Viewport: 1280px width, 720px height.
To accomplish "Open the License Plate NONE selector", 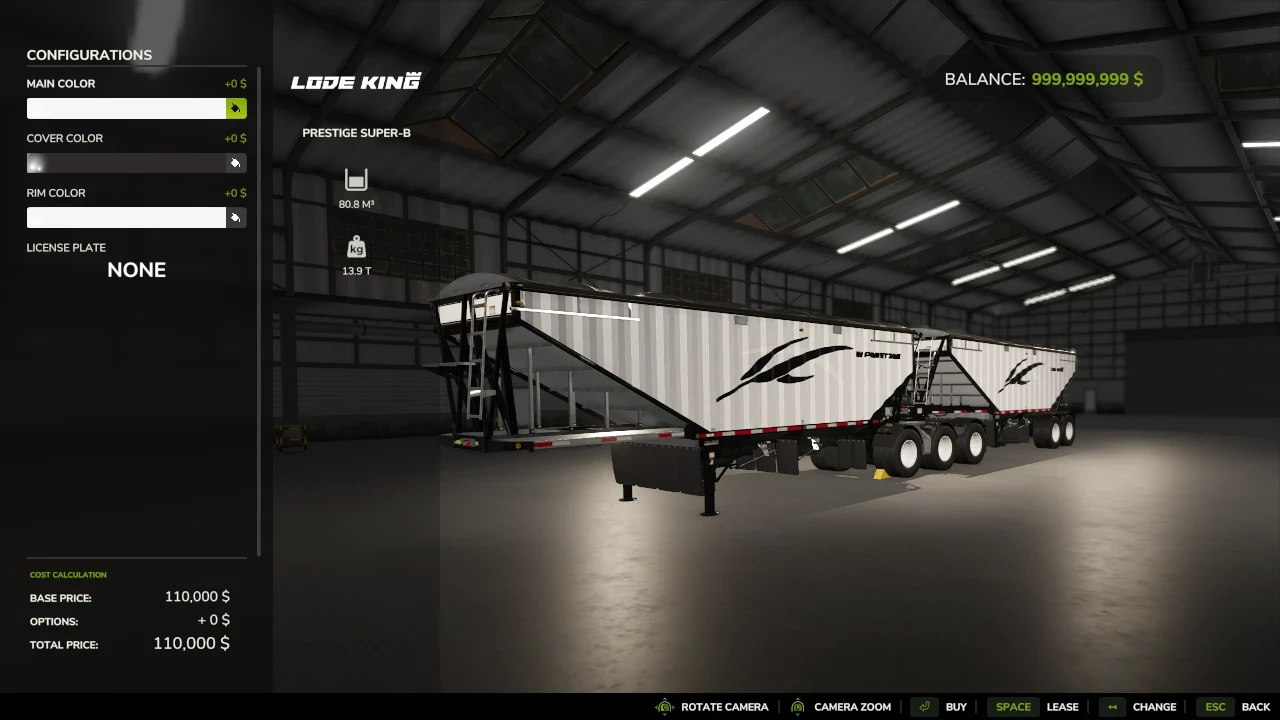I will [136, 269].
